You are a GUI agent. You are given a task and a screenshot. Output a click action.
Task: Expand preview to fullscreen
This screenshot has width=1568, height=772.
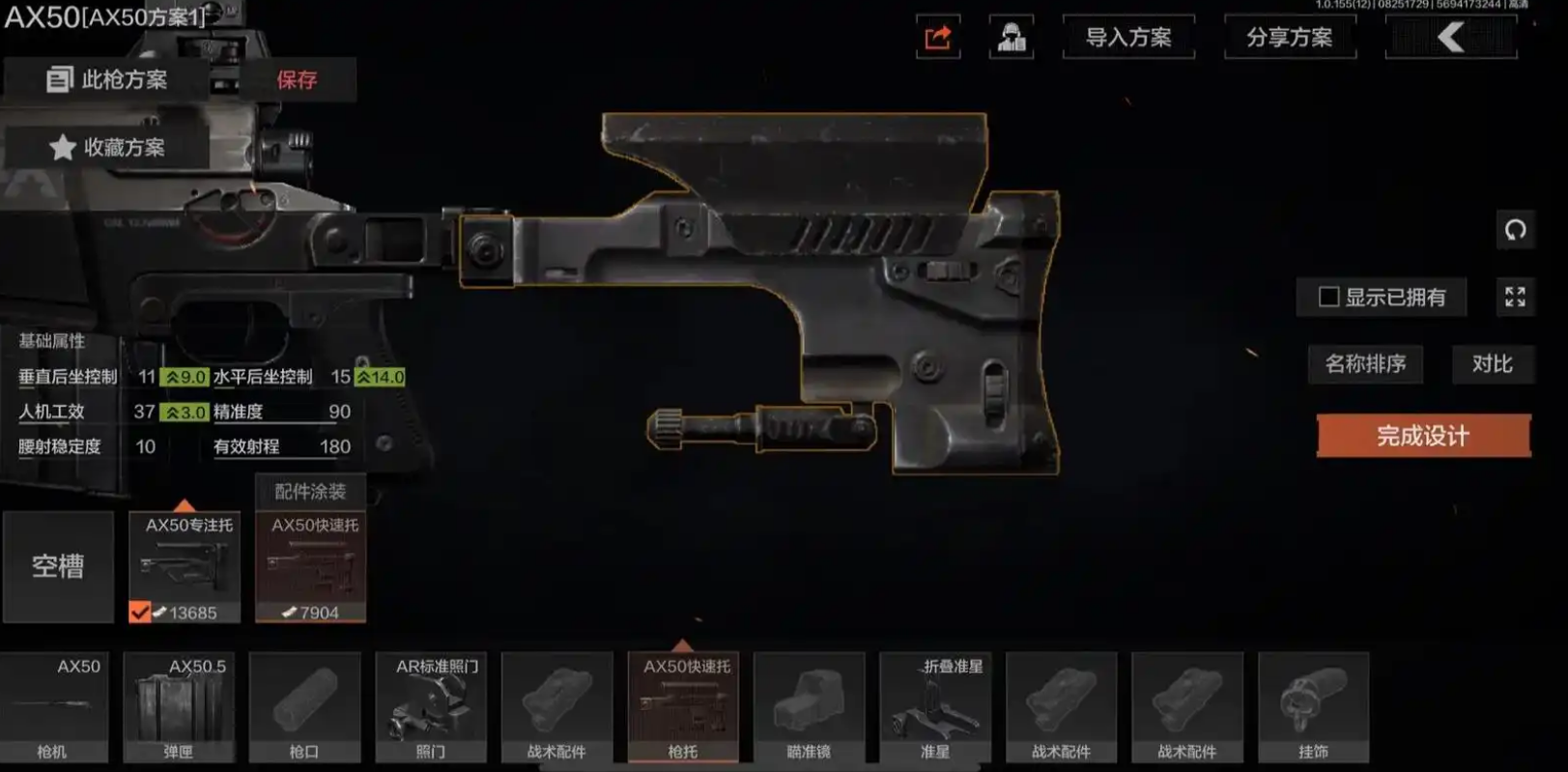point(1515,297)
